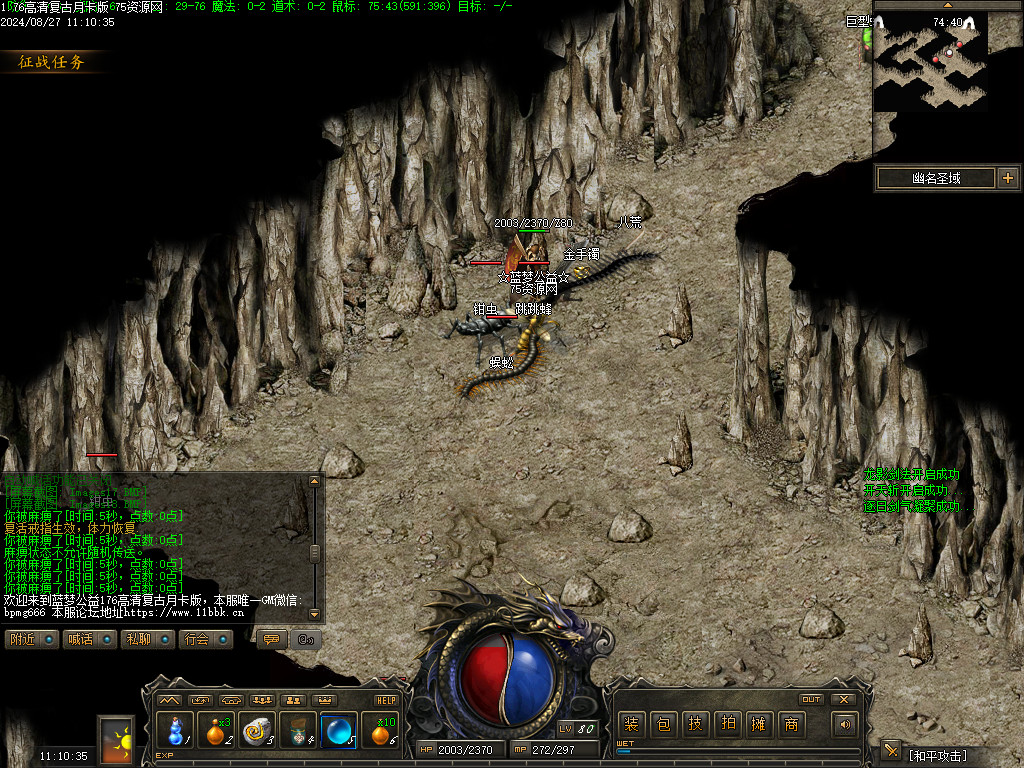Viewport: 1024px width, 768px height.
Task: Show the skills window via the 技 button
Action: (694, 724)
